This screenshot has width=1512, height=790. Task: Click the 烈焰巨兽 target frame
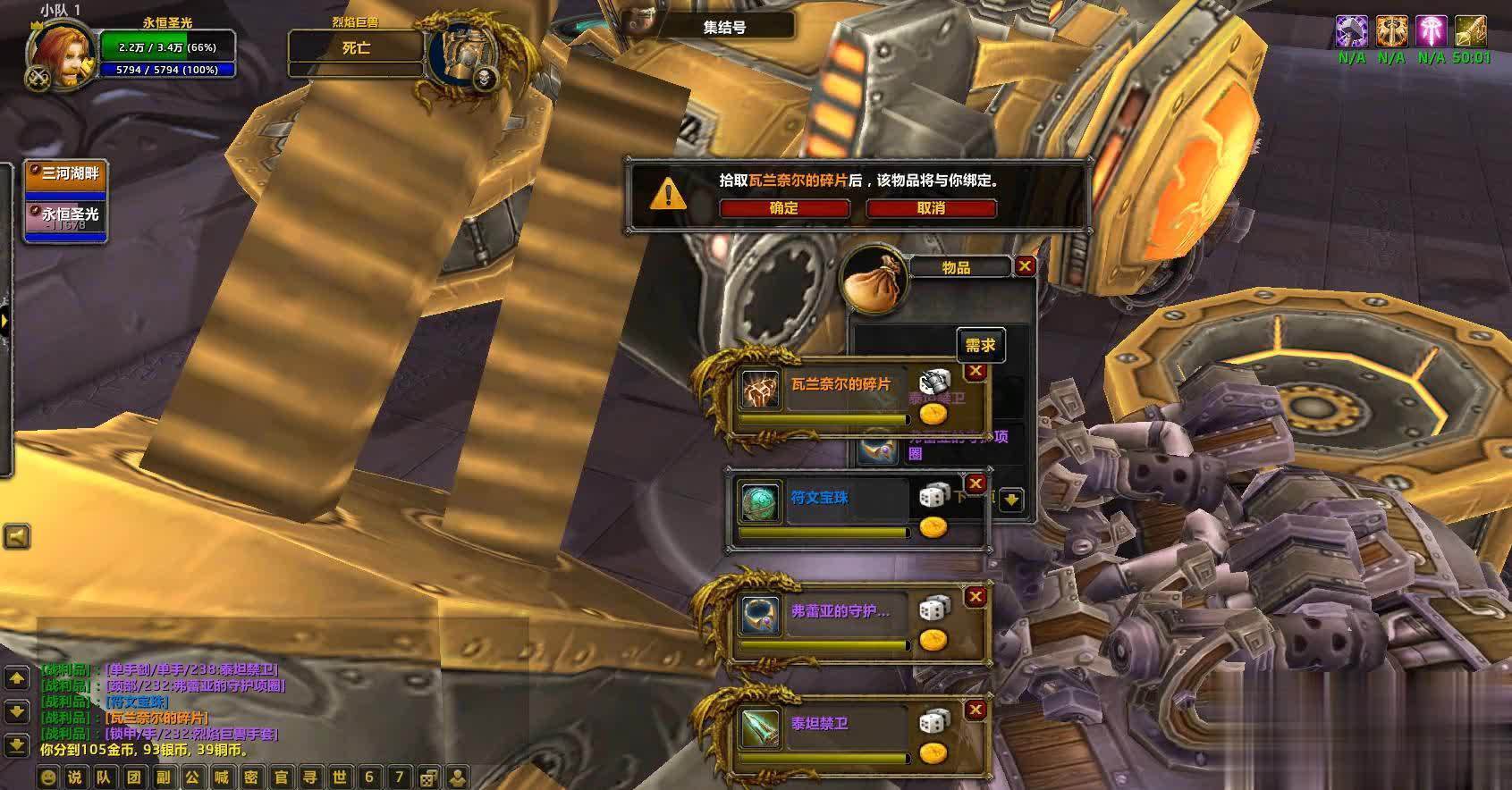(x=356, y=48)
